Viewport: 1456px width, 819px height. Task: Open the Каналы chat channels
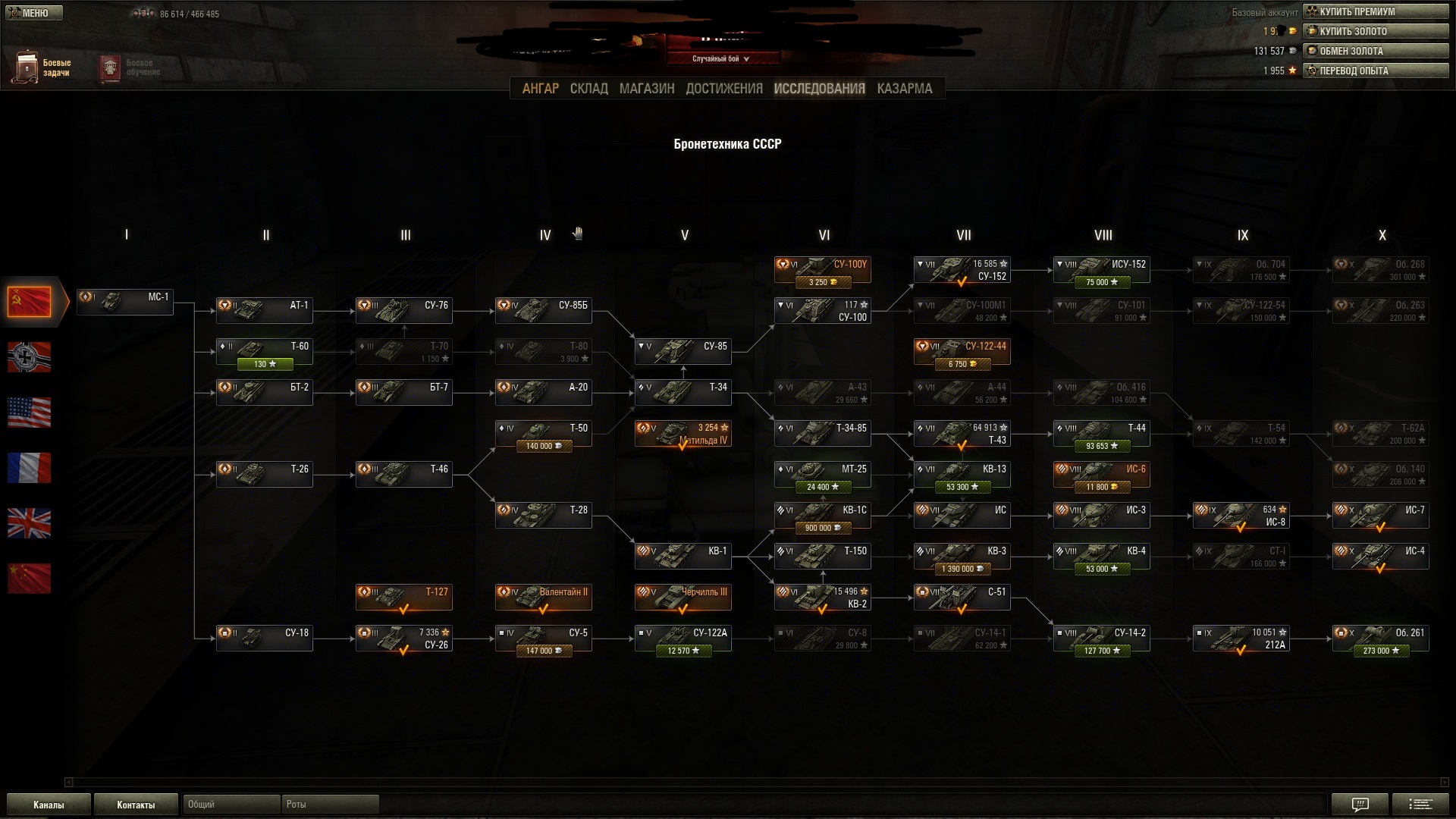click(49, 805)
